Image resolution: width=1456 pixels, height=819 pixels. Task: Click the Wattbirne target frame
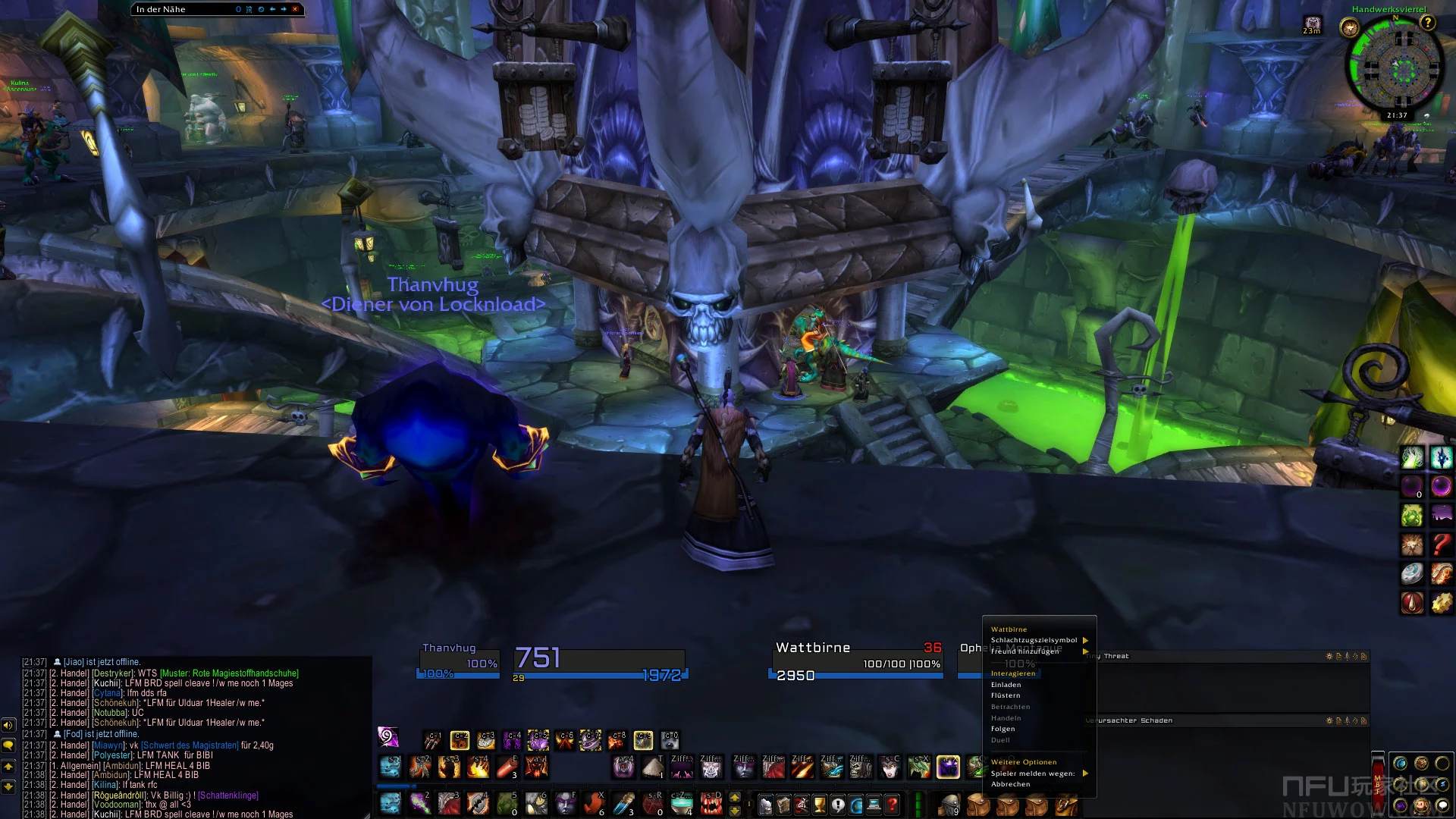(x=857, y=661)
